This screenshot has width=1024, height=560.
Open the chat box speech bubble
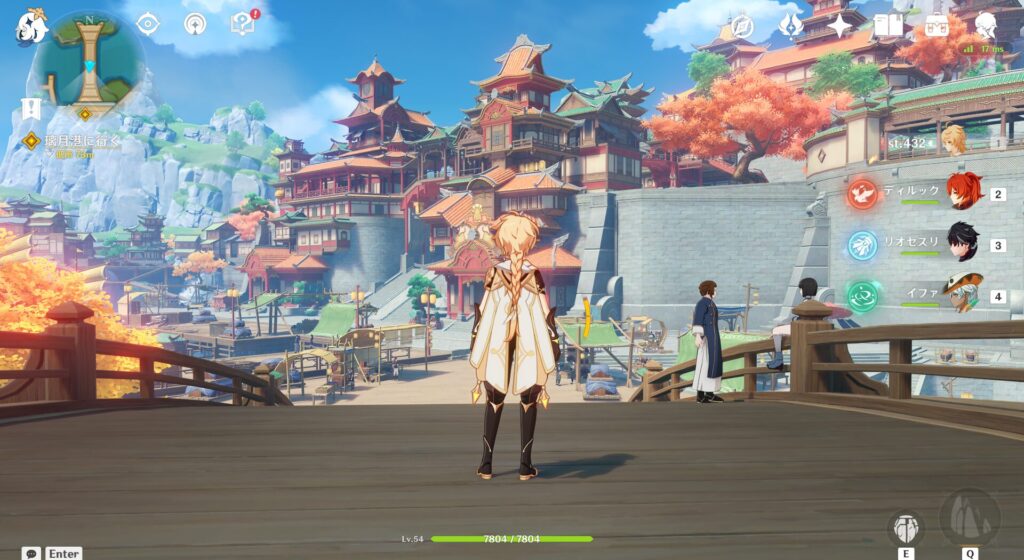[31, 553]
